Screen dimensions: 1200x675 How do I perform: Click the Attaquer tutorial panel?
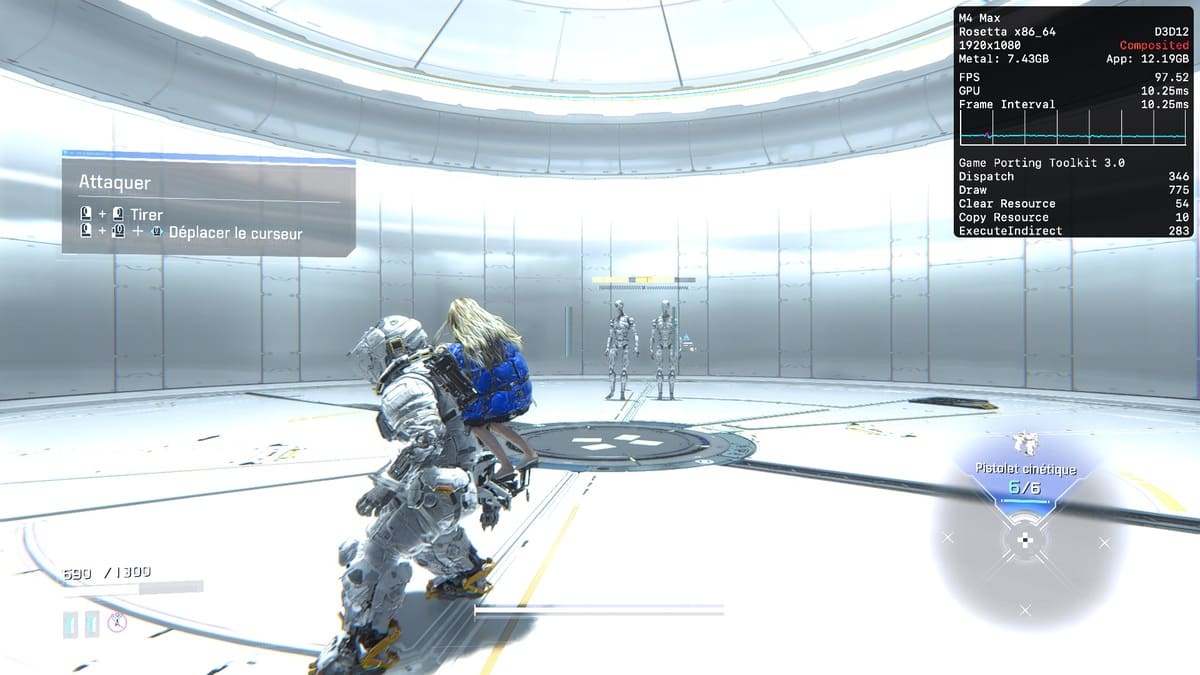[208, 208]
